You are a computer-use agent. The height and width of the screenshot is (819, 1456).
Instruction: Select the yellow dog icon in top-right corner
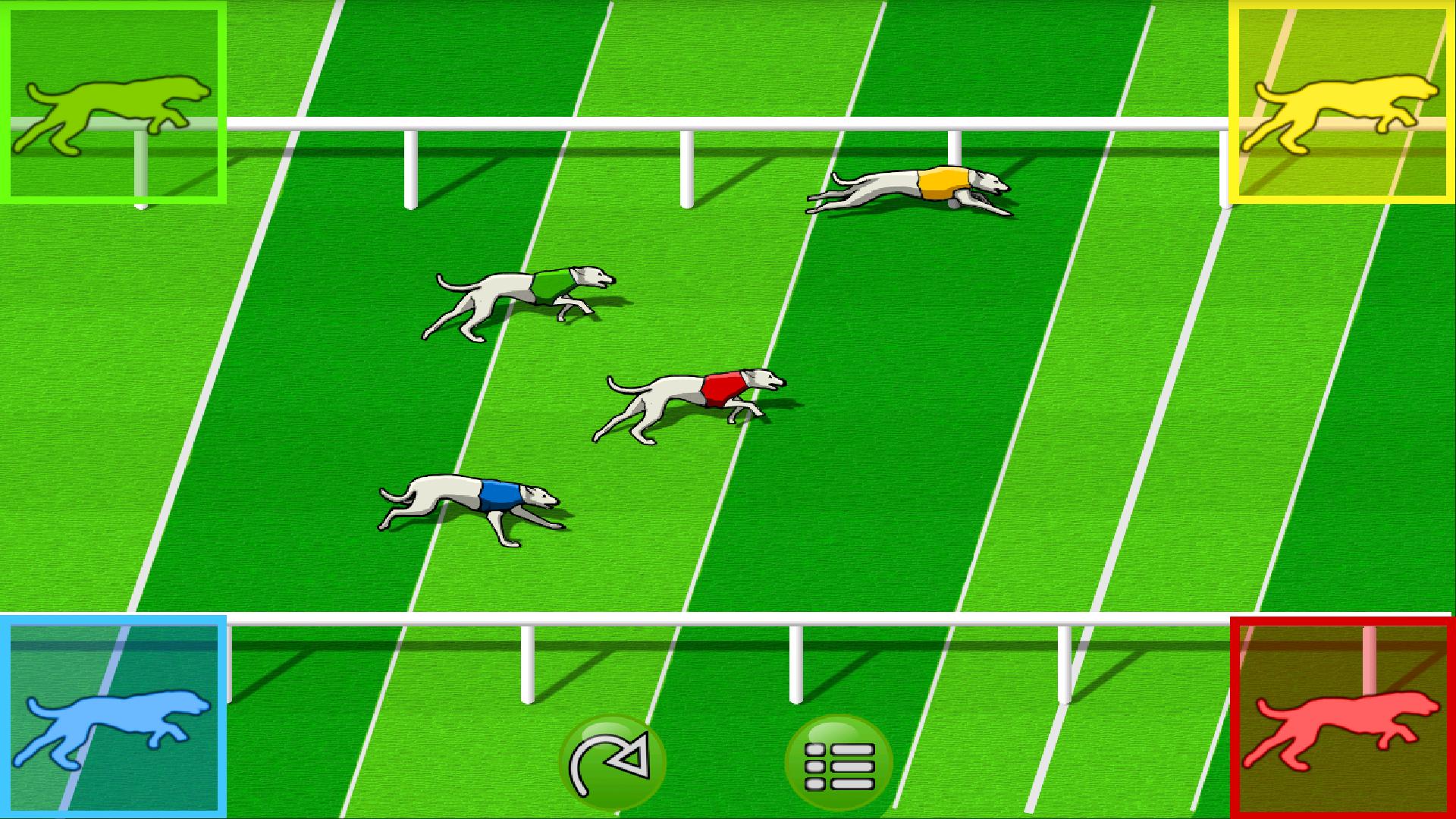(1342, 102)
